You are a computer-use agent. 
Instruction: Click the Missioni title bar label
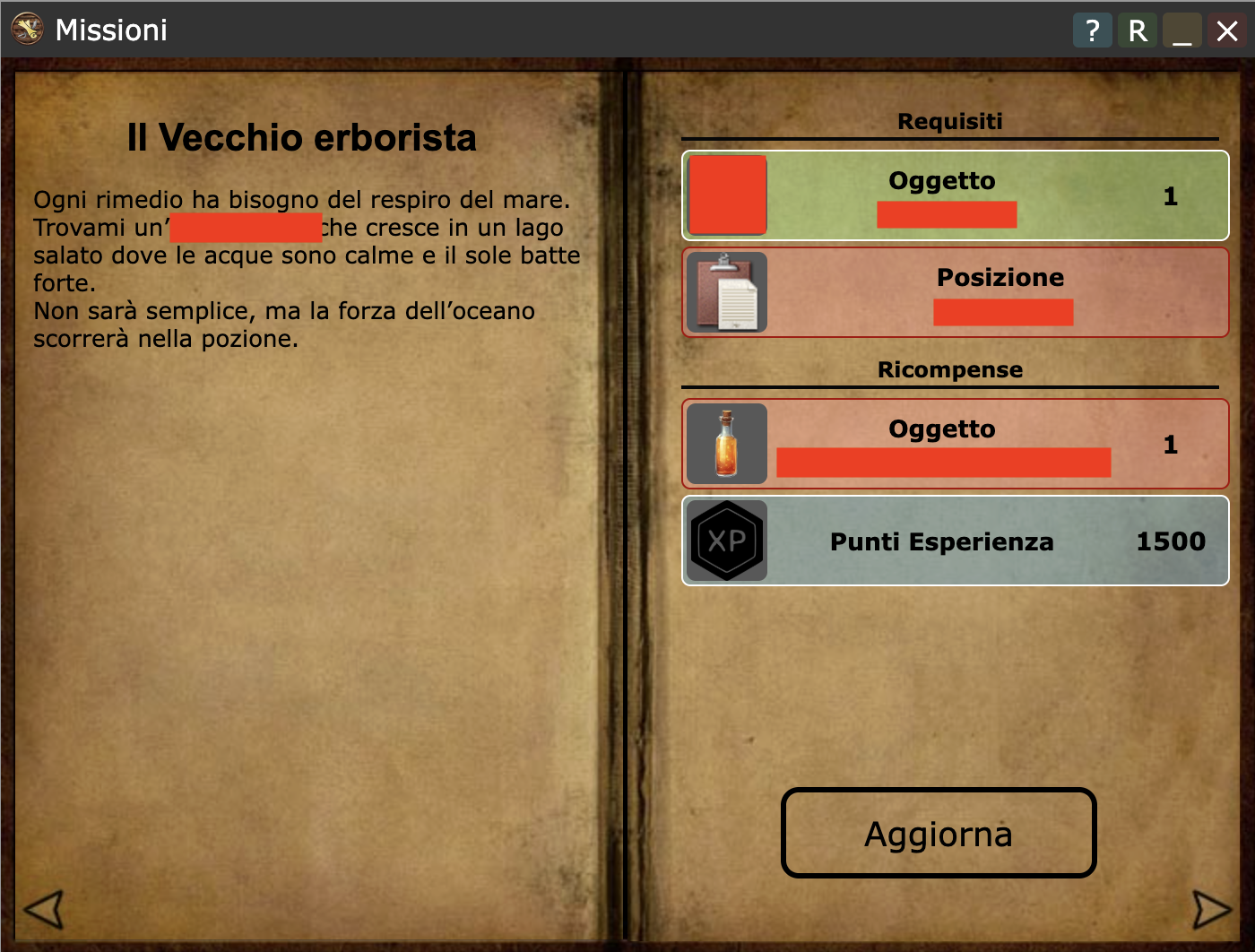click(111, 29)
